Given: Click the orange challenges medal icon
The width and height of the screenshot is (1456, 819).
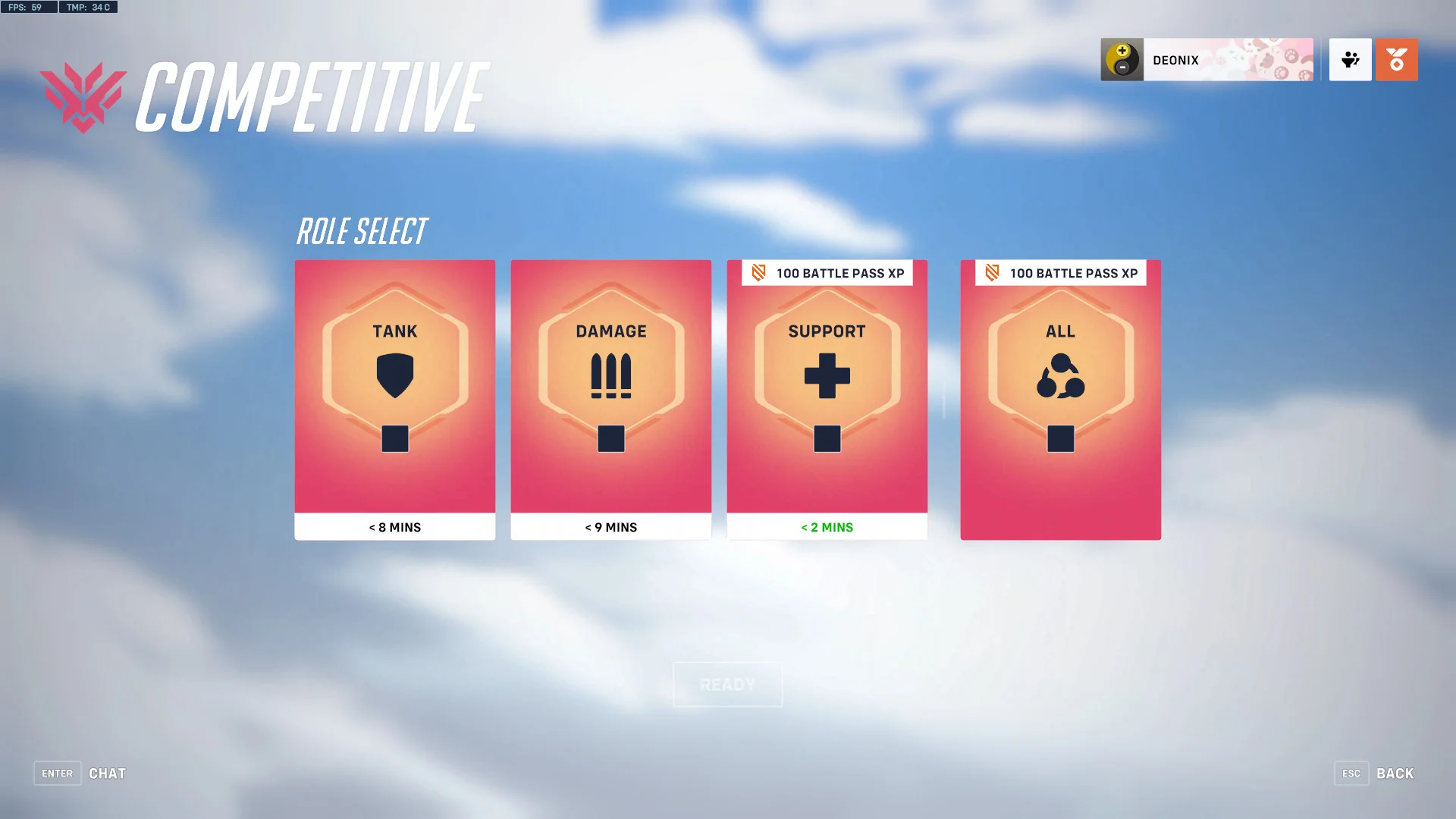Looking at the screenshot, I should [1396, 60].
